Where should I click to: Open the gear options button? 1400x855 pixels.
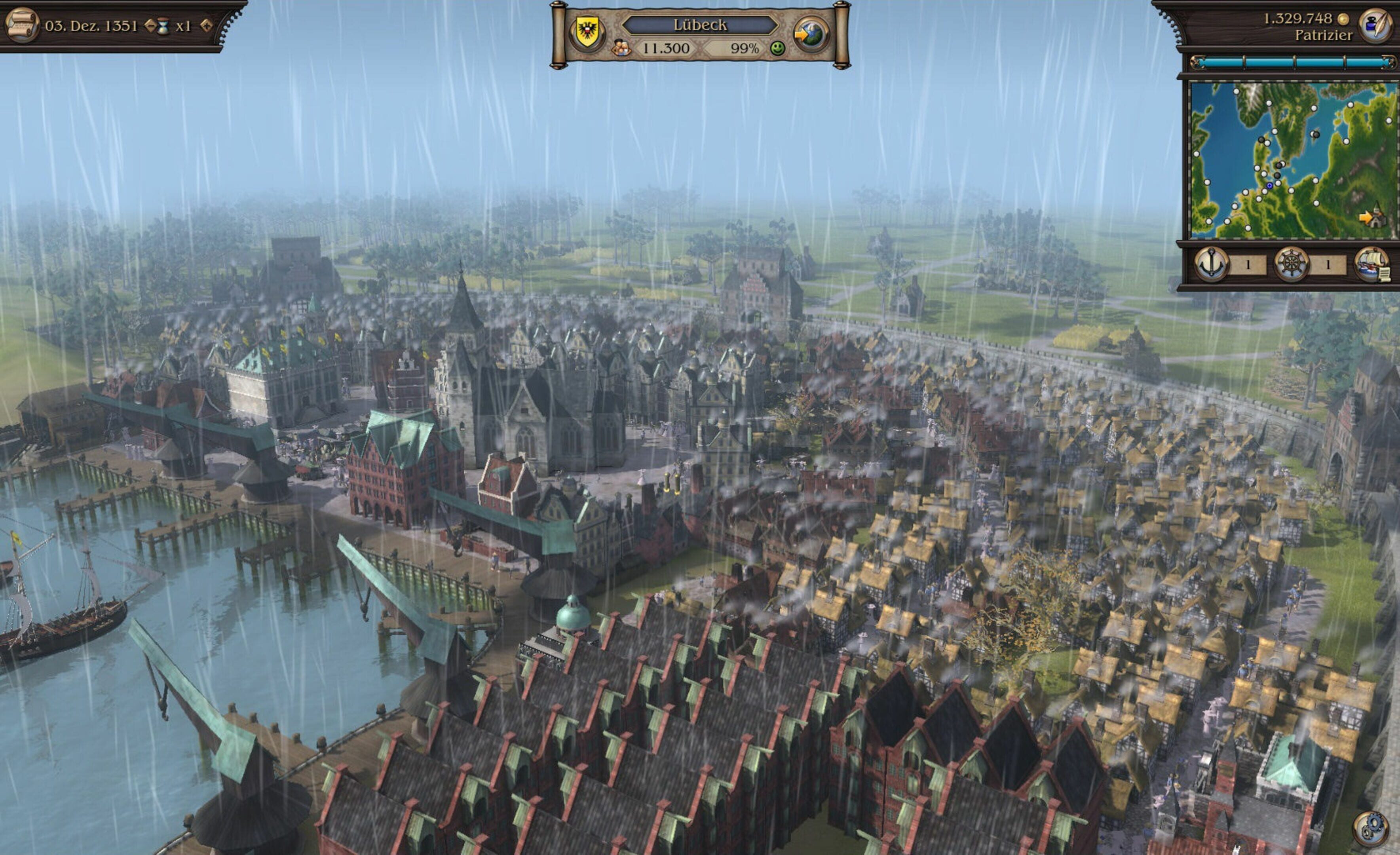click(x=1370, y=828)
